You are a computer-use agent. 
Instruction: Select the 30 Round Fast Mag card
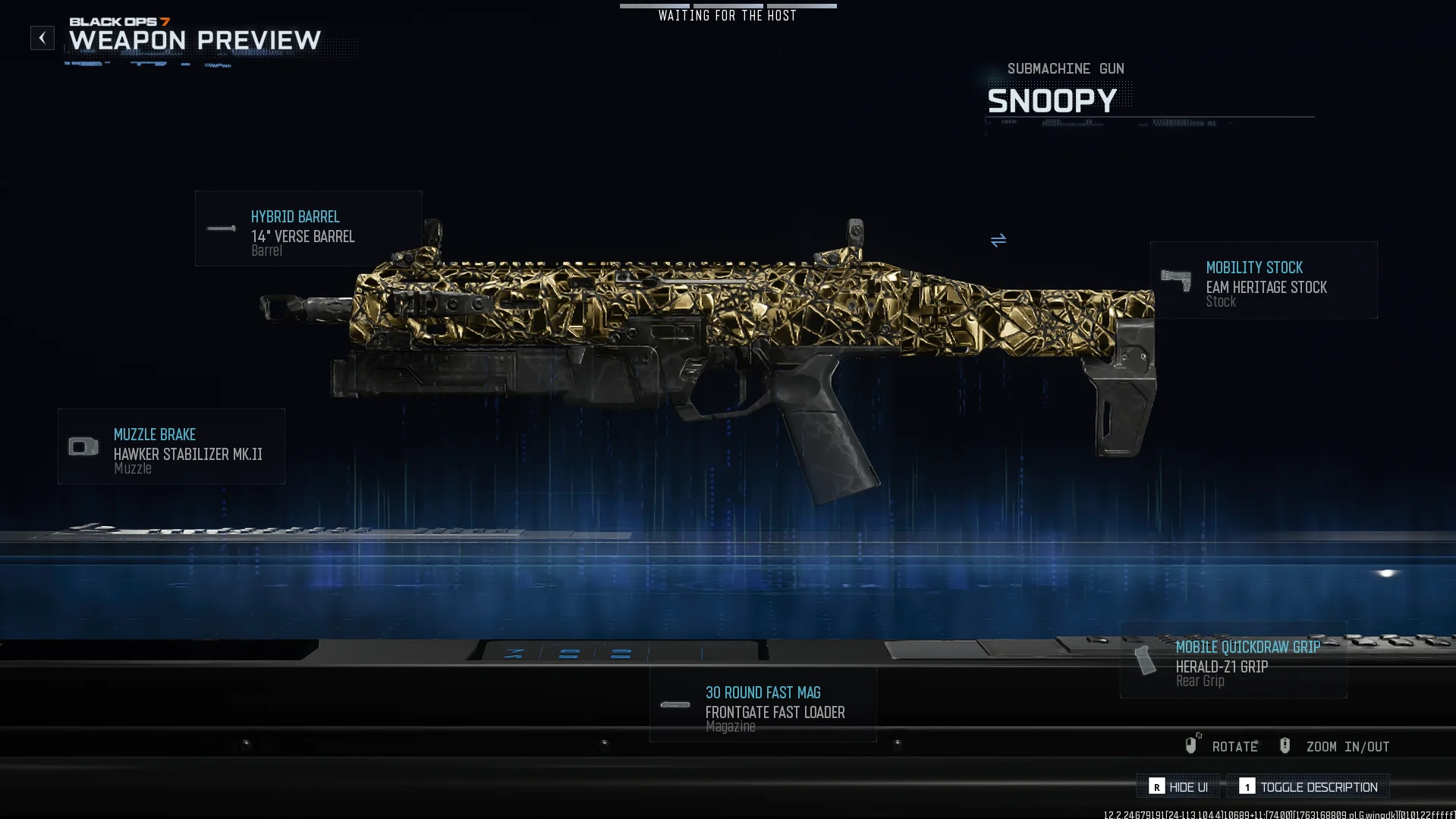point(763,704)
